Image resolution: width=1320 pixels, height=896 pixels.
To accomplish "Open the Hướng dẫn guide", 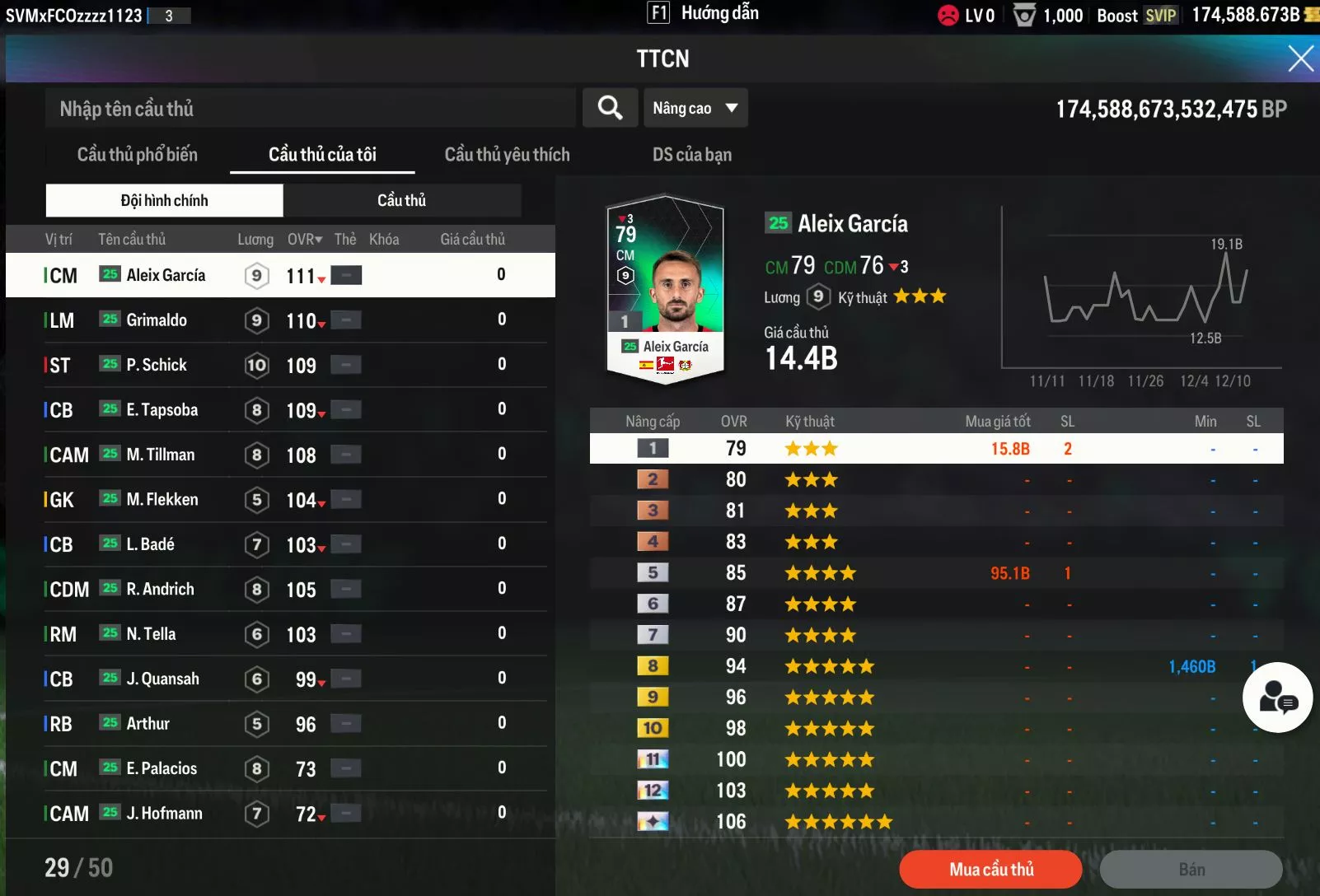I will click(704, 13).
